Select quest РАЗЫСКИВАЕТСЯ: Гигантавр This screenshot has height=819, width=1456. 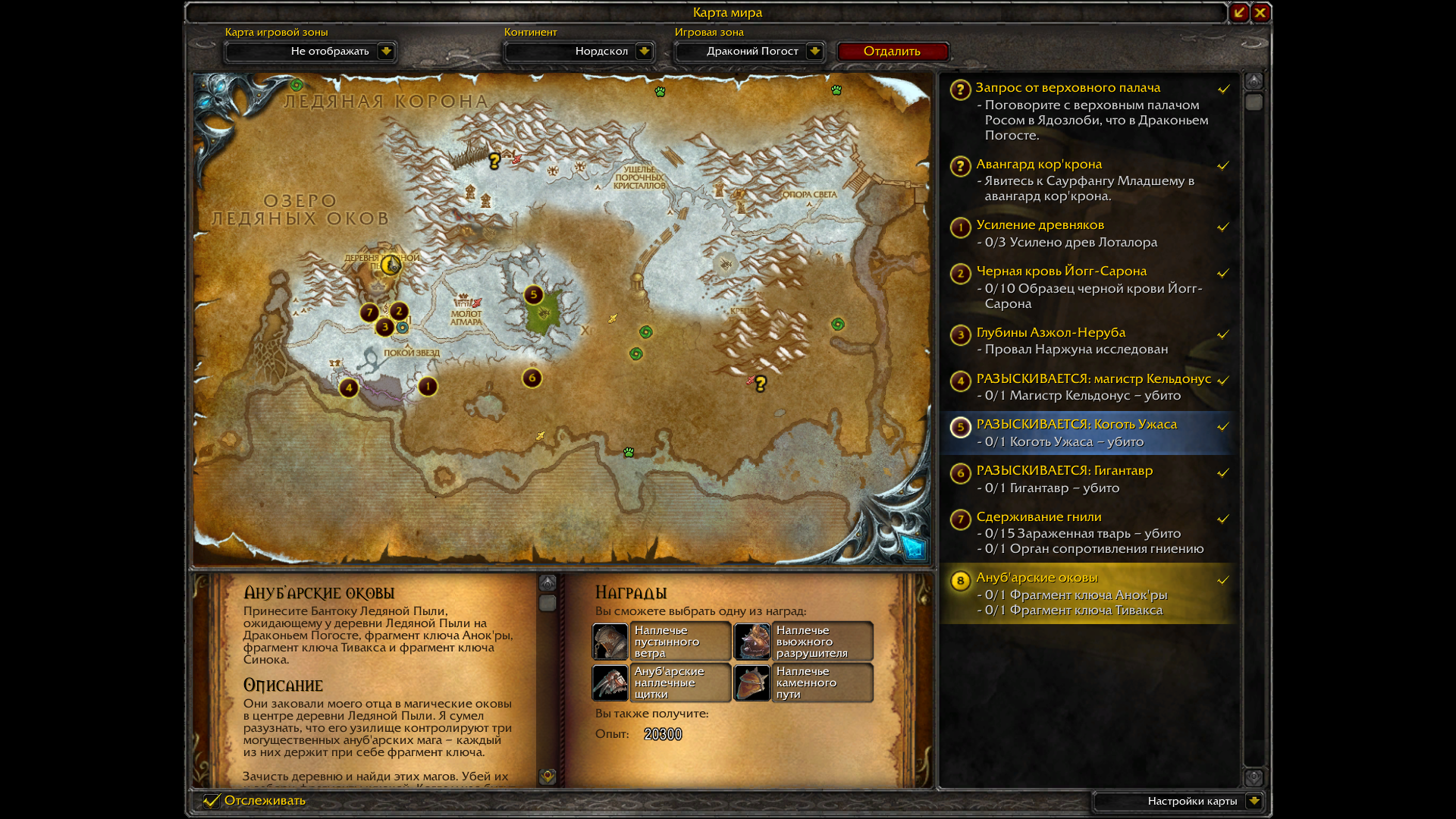(1064, 471)
